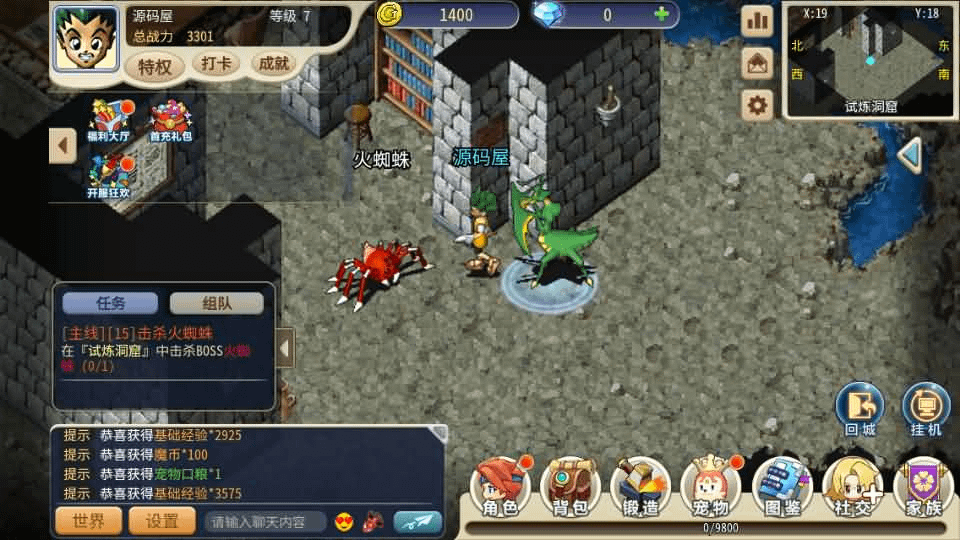
Task: Select the 任务 quest tab
Action: click(x=110, y=303)
